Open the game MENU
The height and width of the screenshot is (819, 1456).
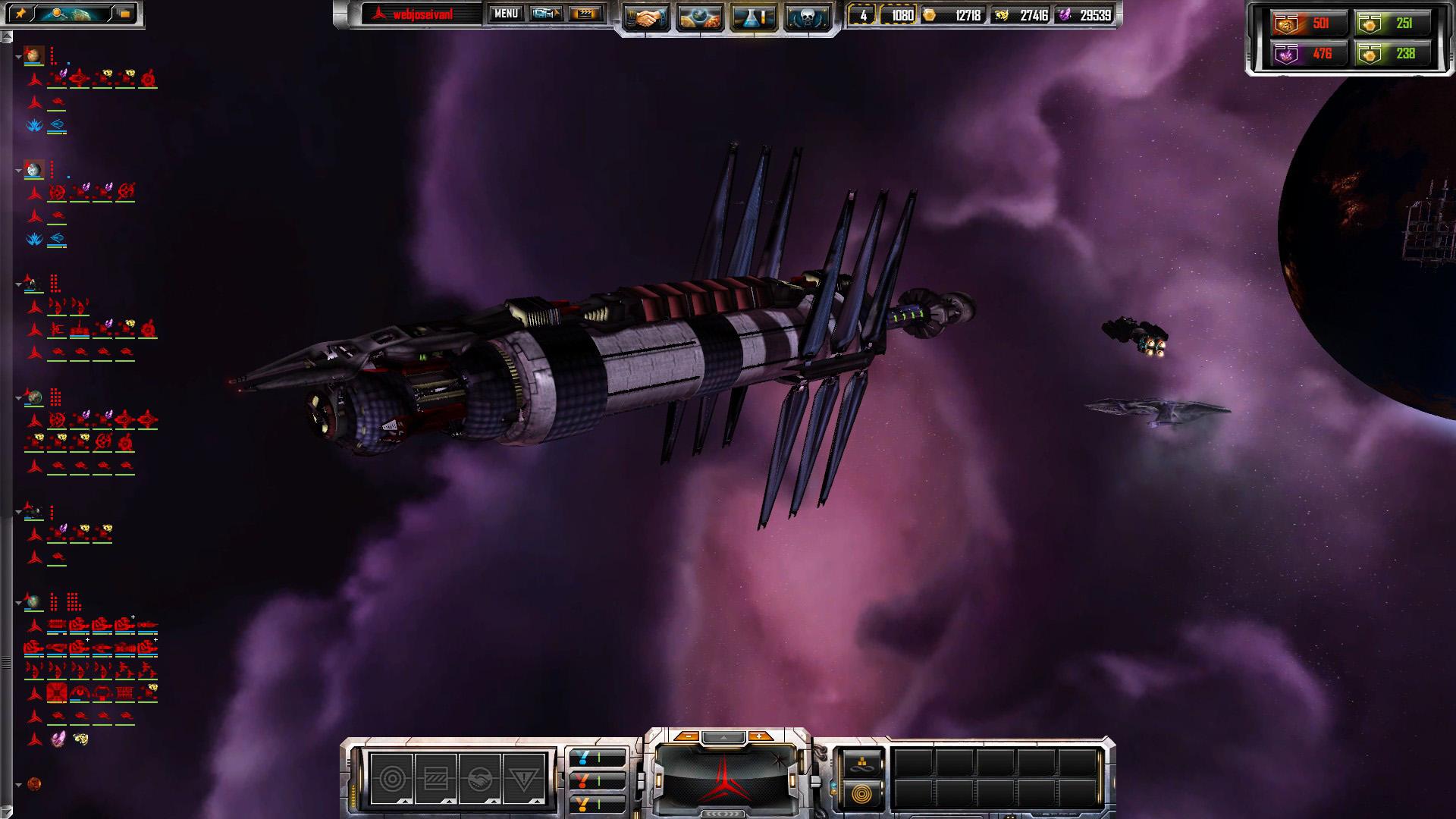tap(506, 14)
